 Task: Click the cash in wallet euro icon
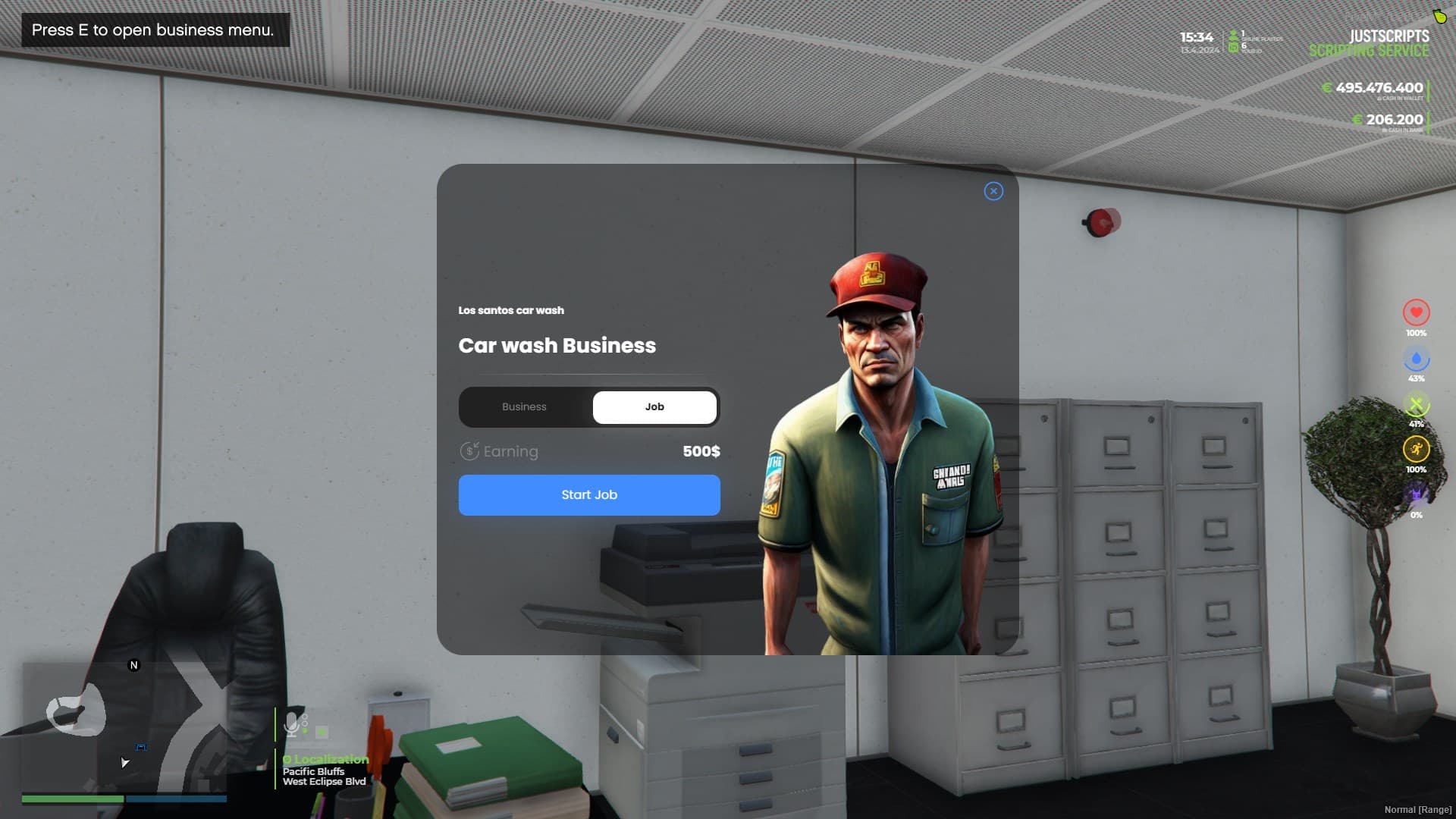[1326, 88]
